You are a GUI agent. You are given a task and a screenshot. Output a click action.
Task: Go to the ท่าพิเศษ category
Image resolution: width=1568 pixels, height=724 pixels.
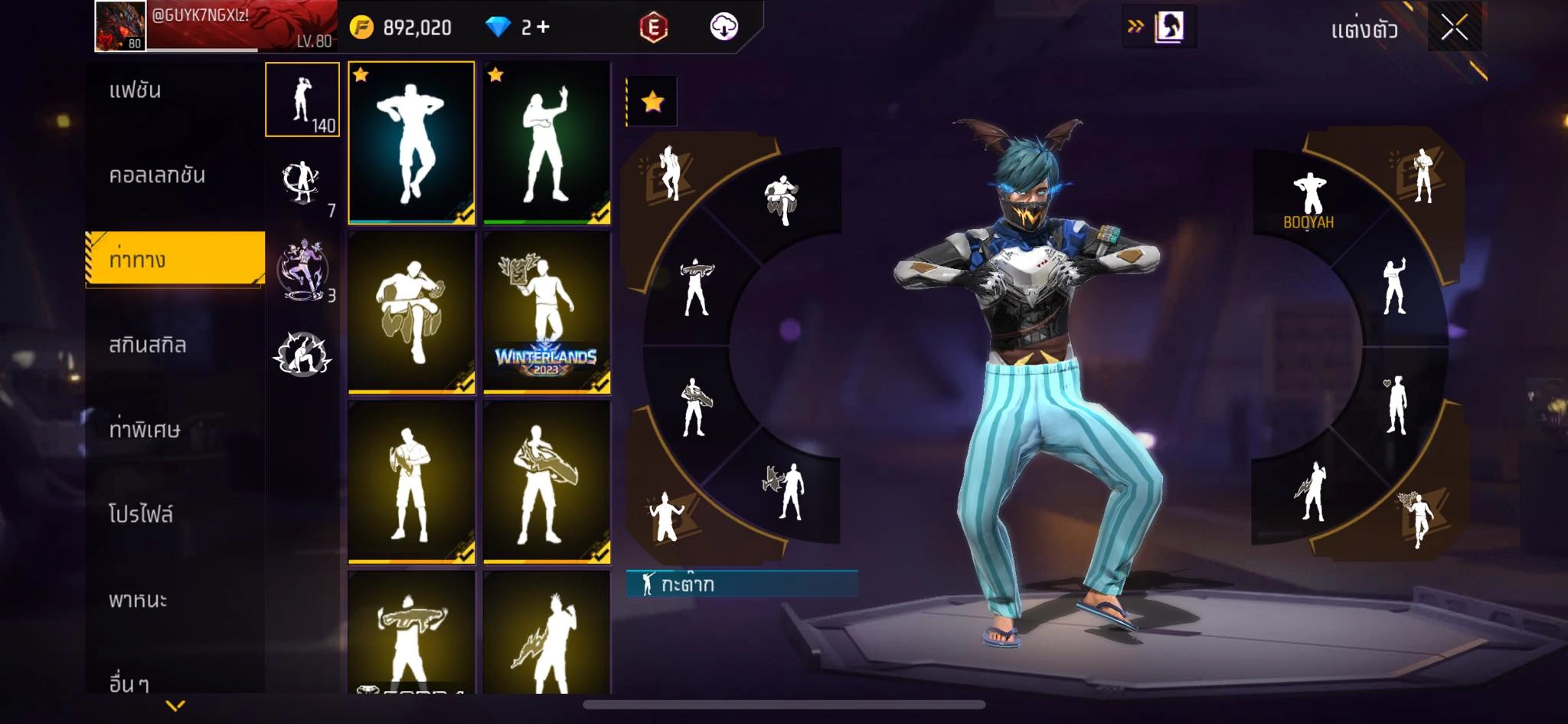145,430
